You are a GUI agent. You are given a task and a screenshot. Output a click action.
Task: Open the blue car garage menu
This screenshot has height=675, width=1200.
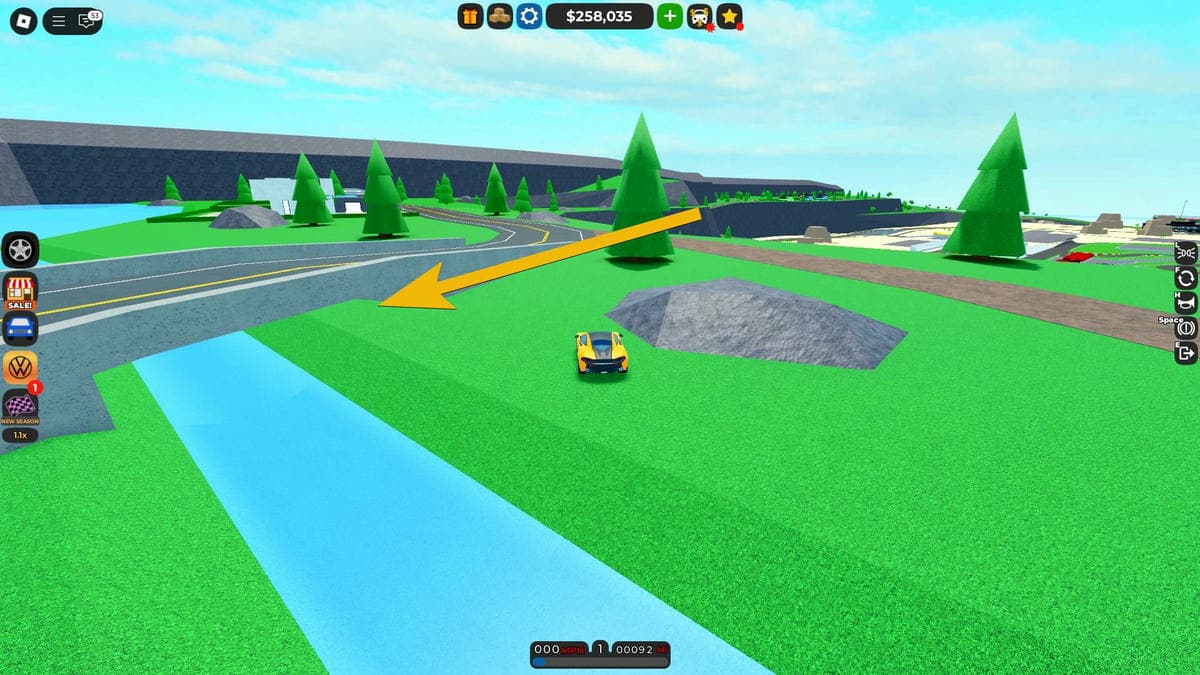[21, 327]
